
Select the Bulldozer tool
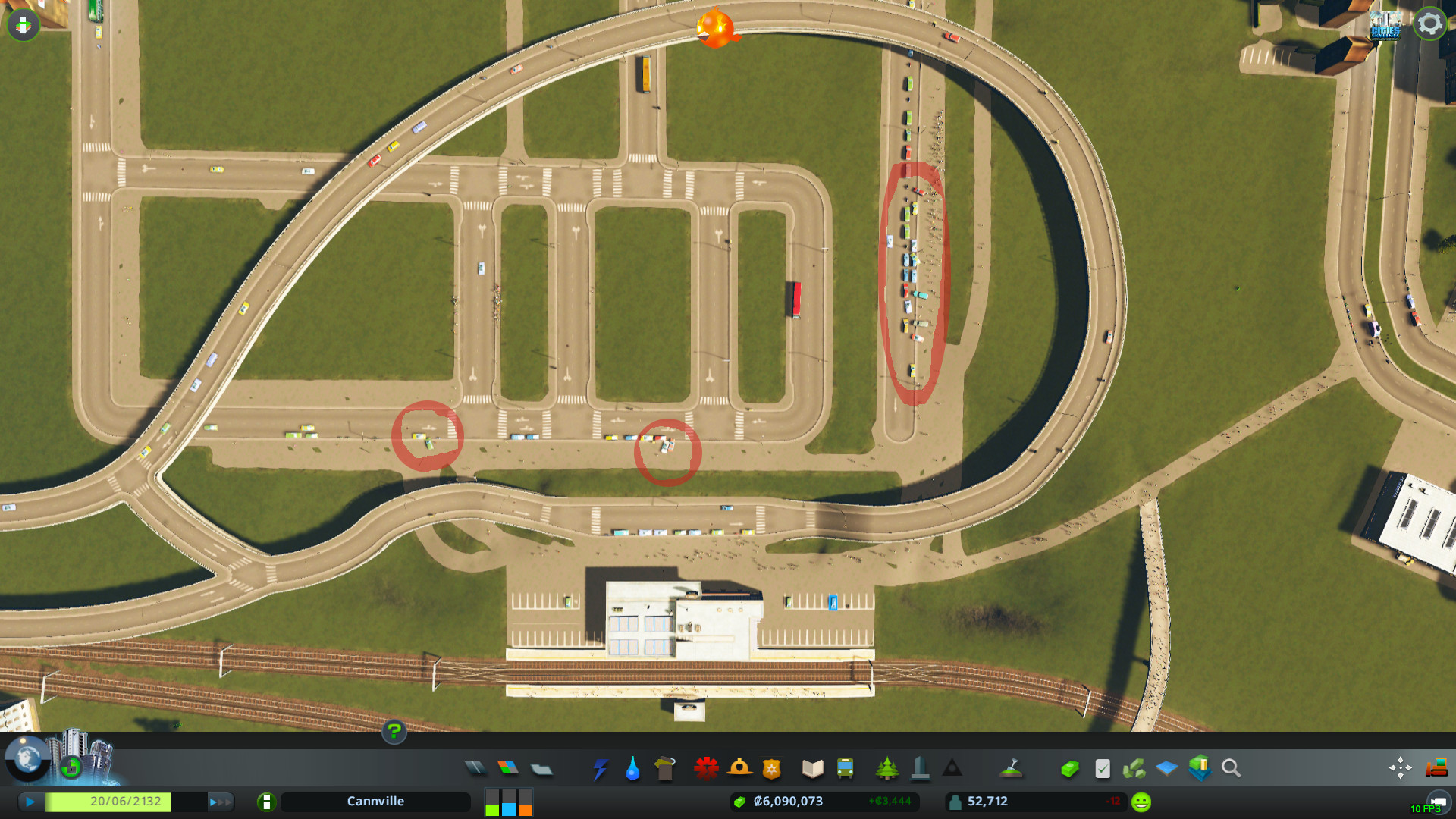point(1437,767)
